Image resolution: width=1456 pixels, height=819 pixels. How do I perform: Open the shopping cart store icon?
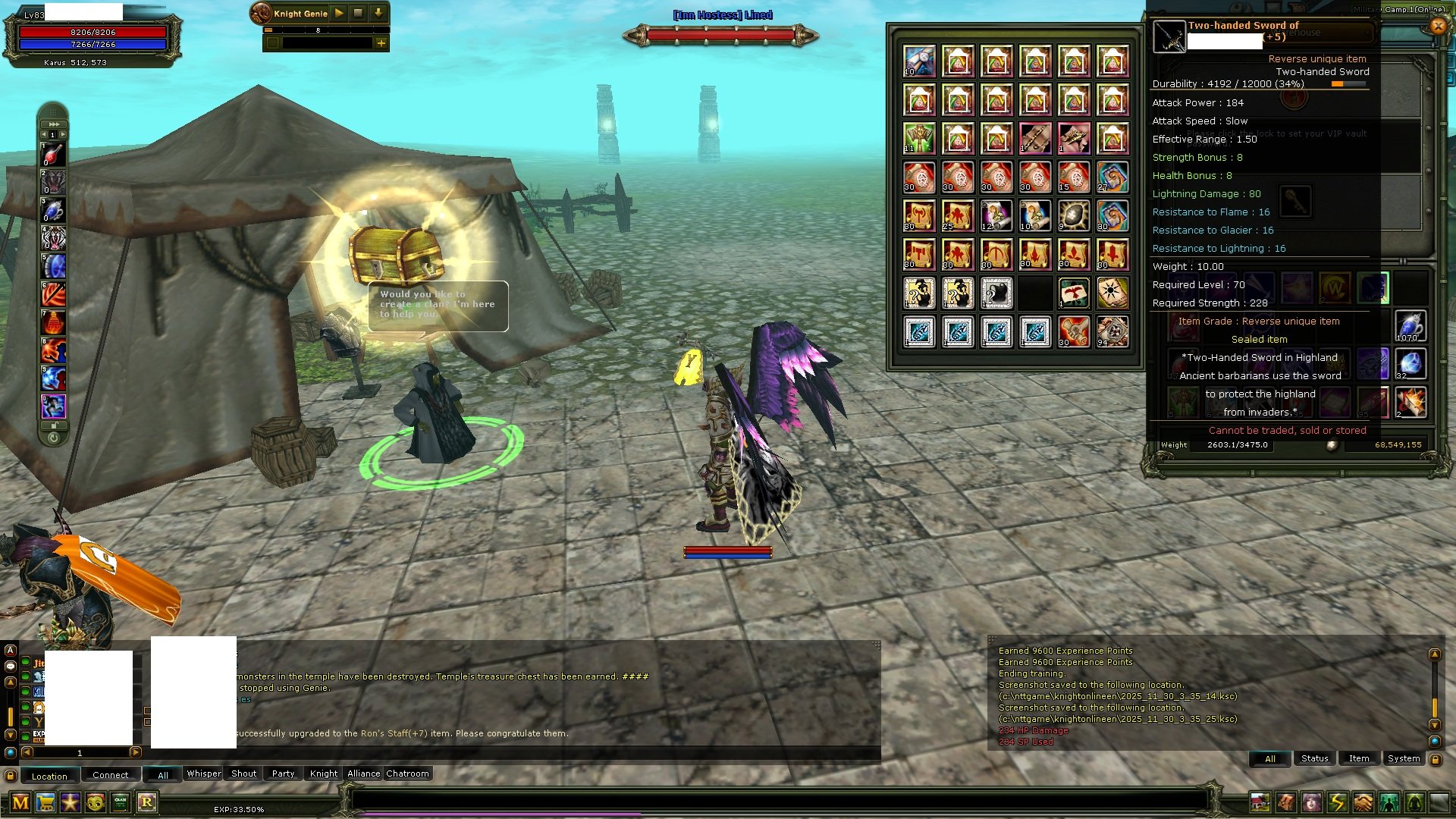click(x=45, y=802)
